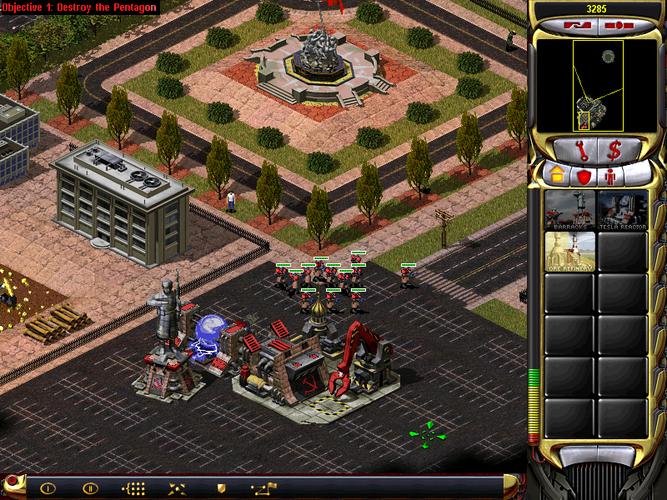Set a waypoint with the flag command

point(265,489)
